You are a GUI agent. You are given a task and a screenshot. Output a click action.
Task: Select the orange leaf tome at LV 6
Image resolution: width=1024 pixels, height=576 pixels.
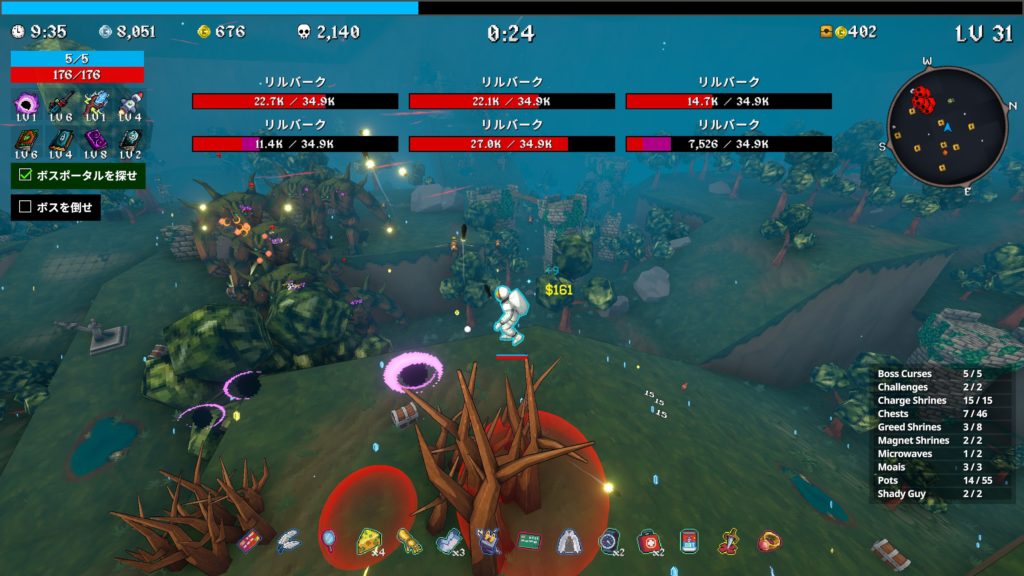click(26, 141)
